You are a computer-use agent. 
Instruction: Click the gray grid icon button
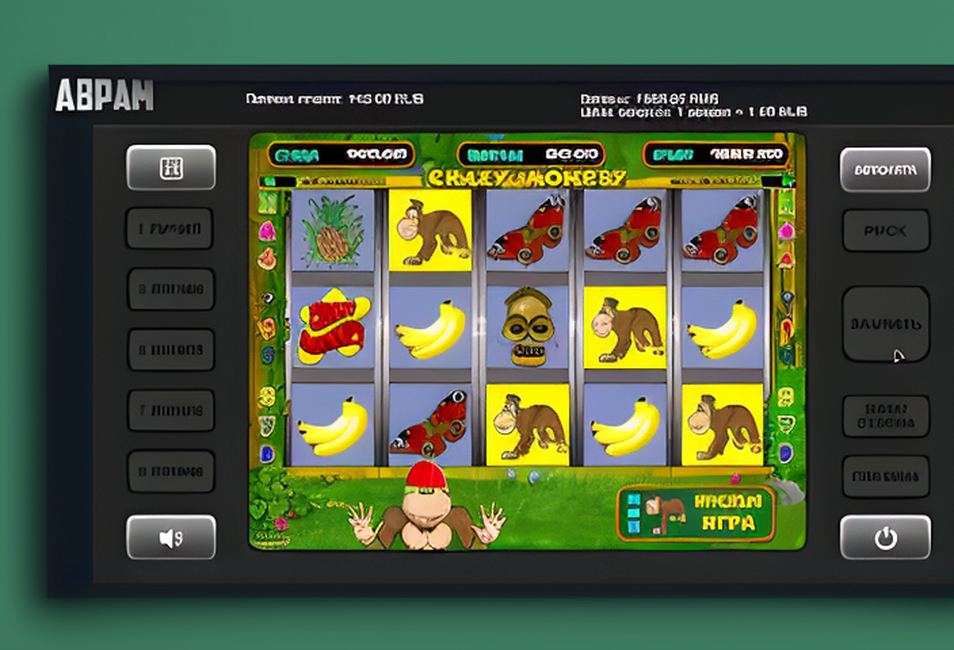(171, 168)
